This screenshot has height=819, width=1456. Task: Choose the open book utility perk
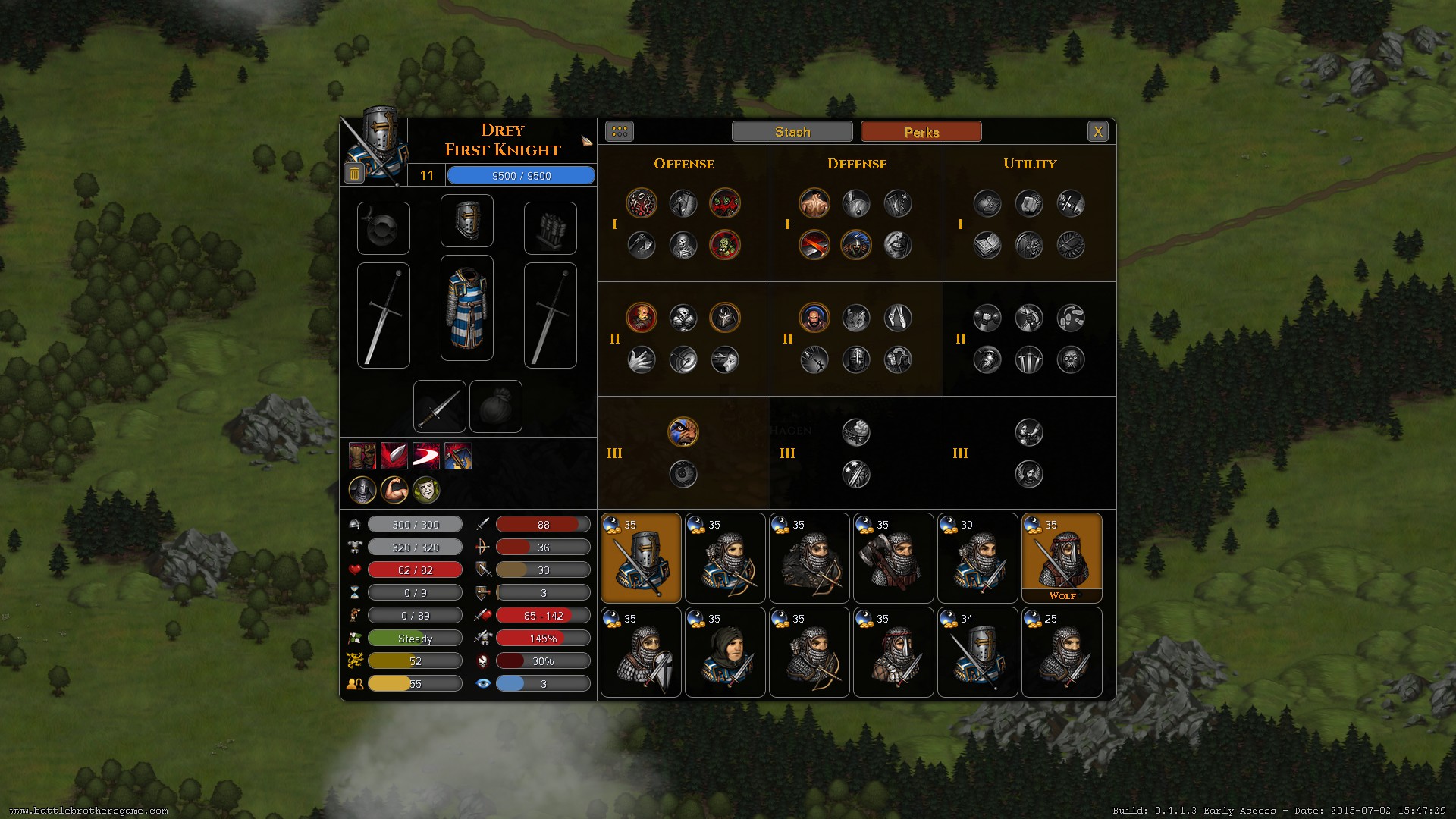(x=987, y=245)
